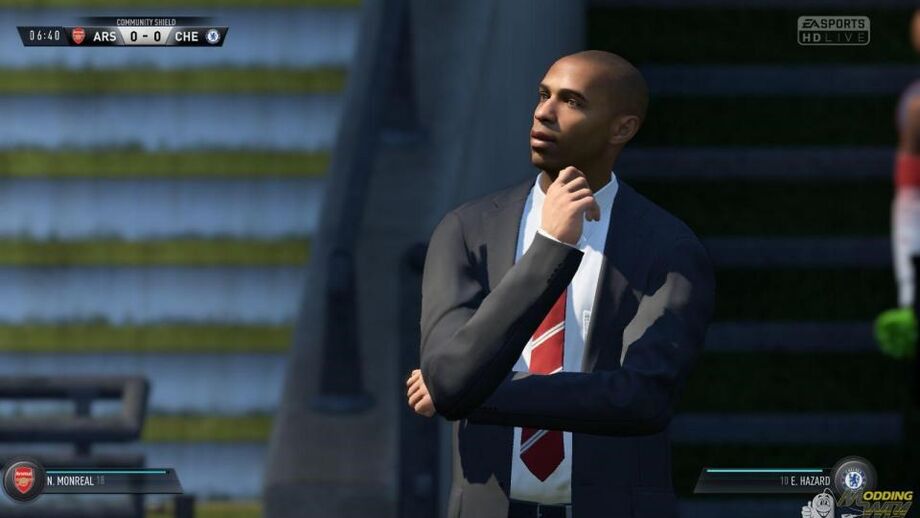Click the Arsenal badge beside N. Monreal
This screenshot has width=920, height=518.
pos(22,480)
